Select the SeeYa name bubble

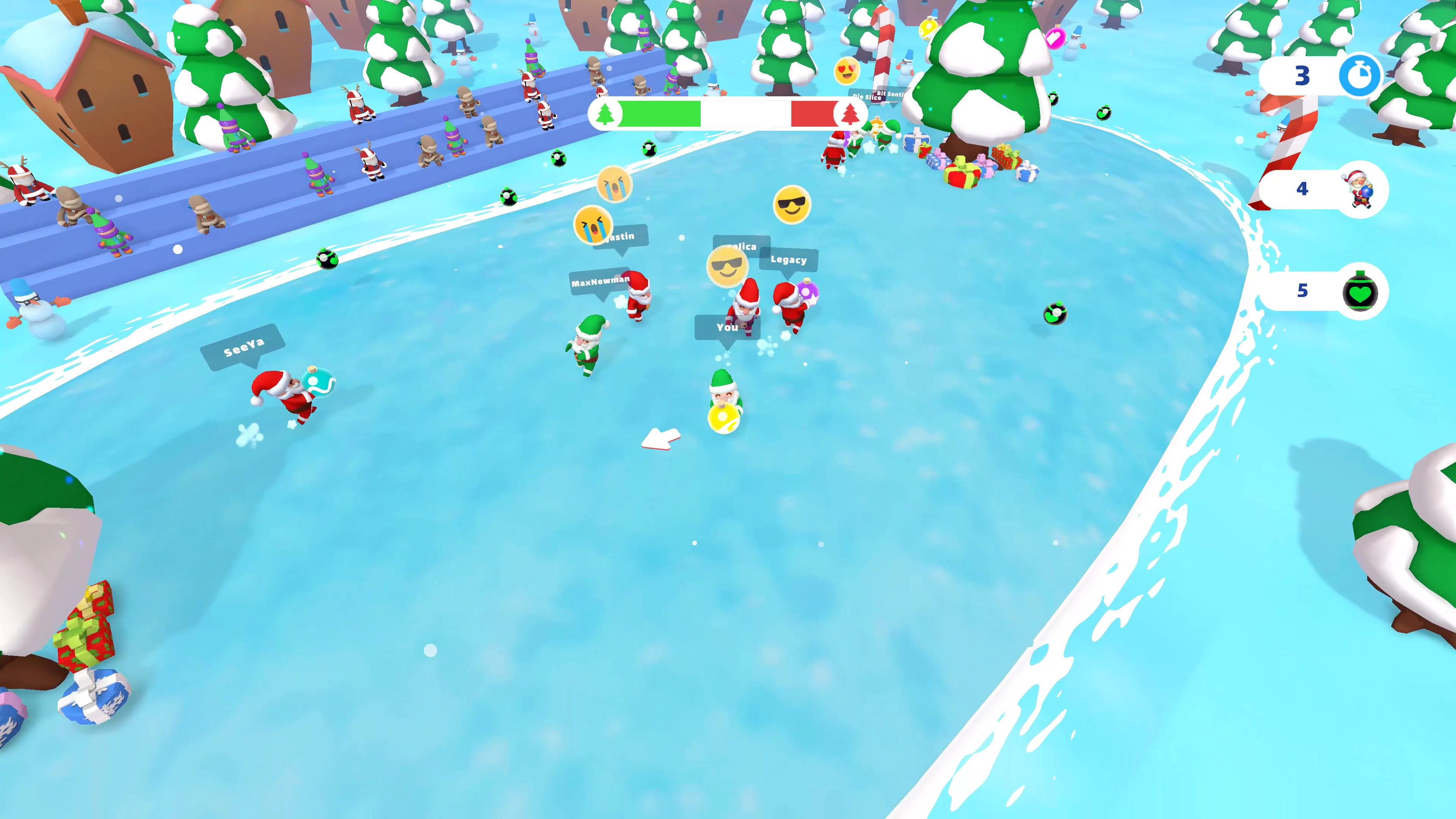click(244, 347)
